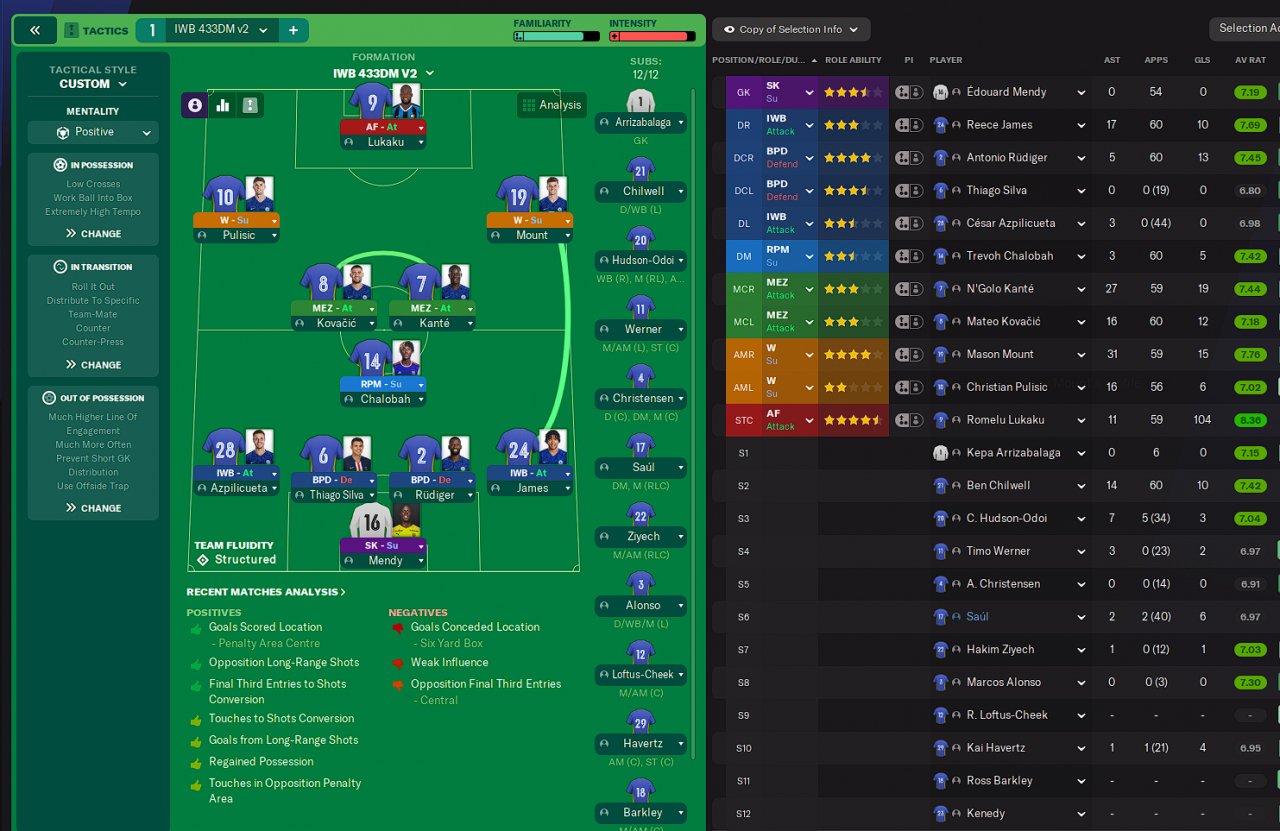This screenshot has width=1280, height=831.
Task: Select goalkeeper Mendy on the pitch
Action: [x=384, y=546]
